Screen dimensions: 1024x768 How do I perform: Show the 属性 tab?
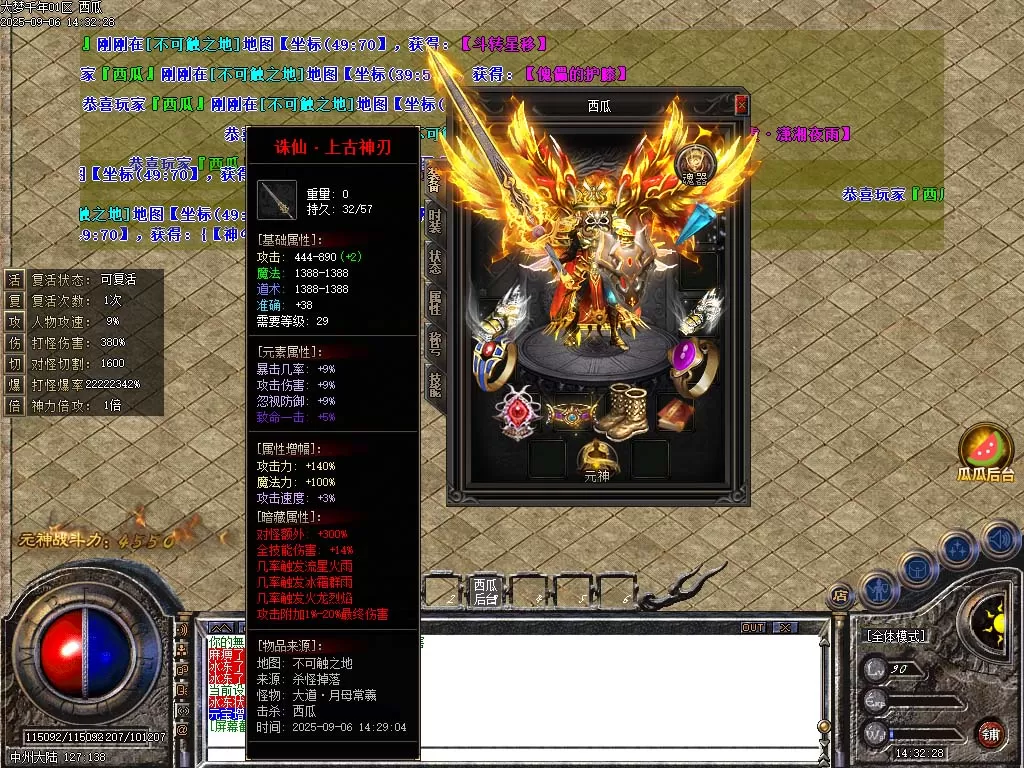click(x=435, y=301)
